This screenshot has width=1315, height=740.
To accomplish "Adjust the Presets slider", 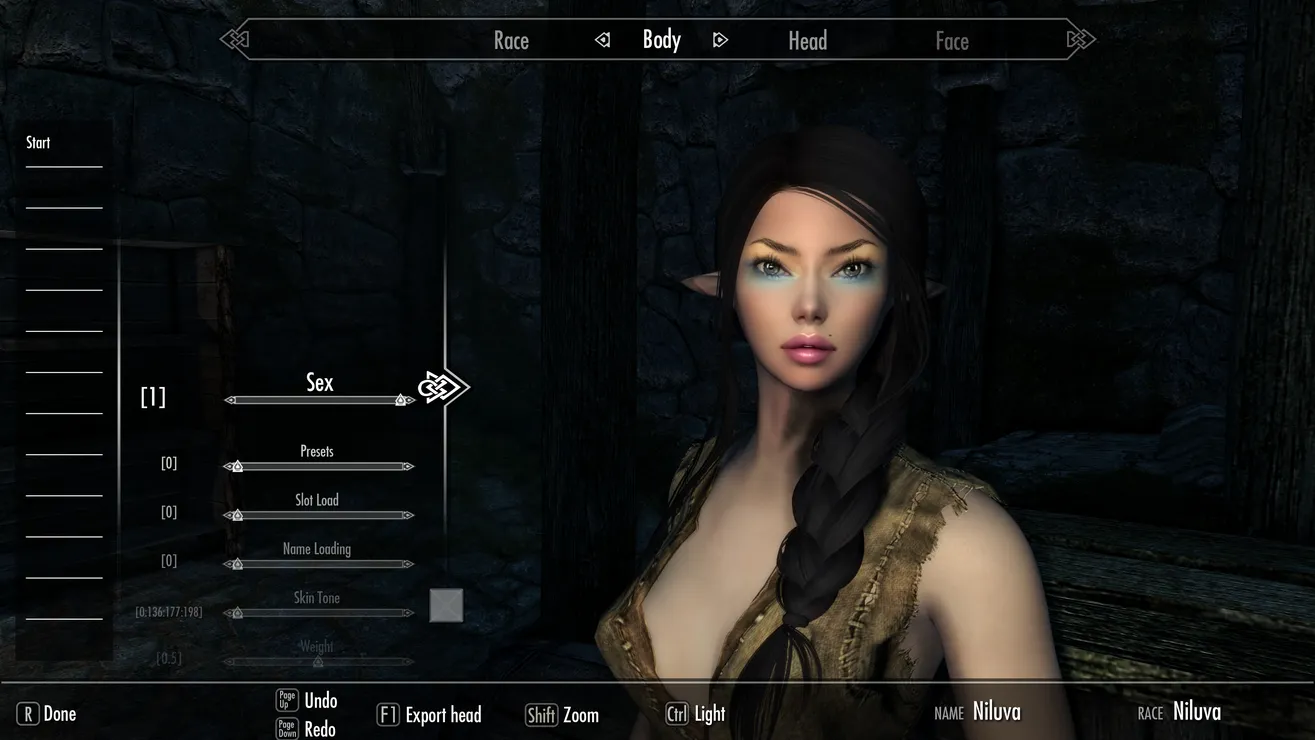I will click(x=319, y=466).
